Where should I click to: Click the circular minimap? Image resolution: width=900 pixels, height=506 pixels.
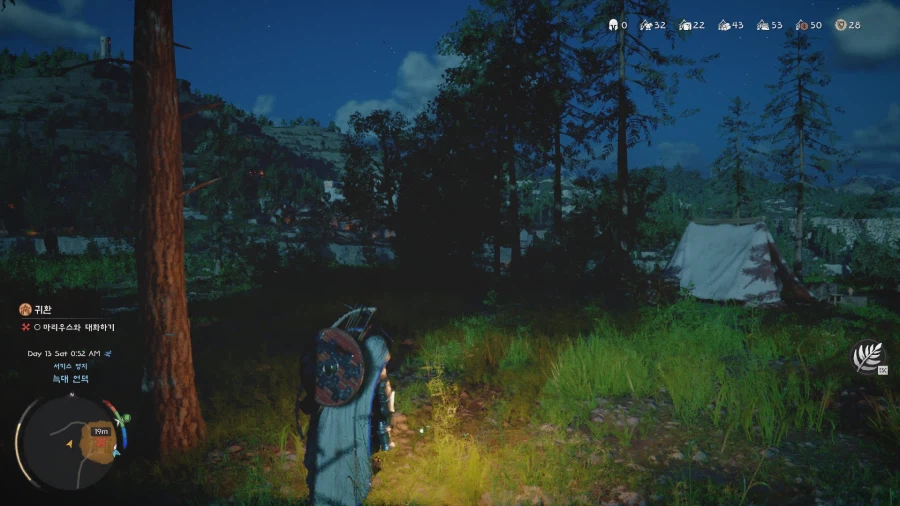pos(72,441)
